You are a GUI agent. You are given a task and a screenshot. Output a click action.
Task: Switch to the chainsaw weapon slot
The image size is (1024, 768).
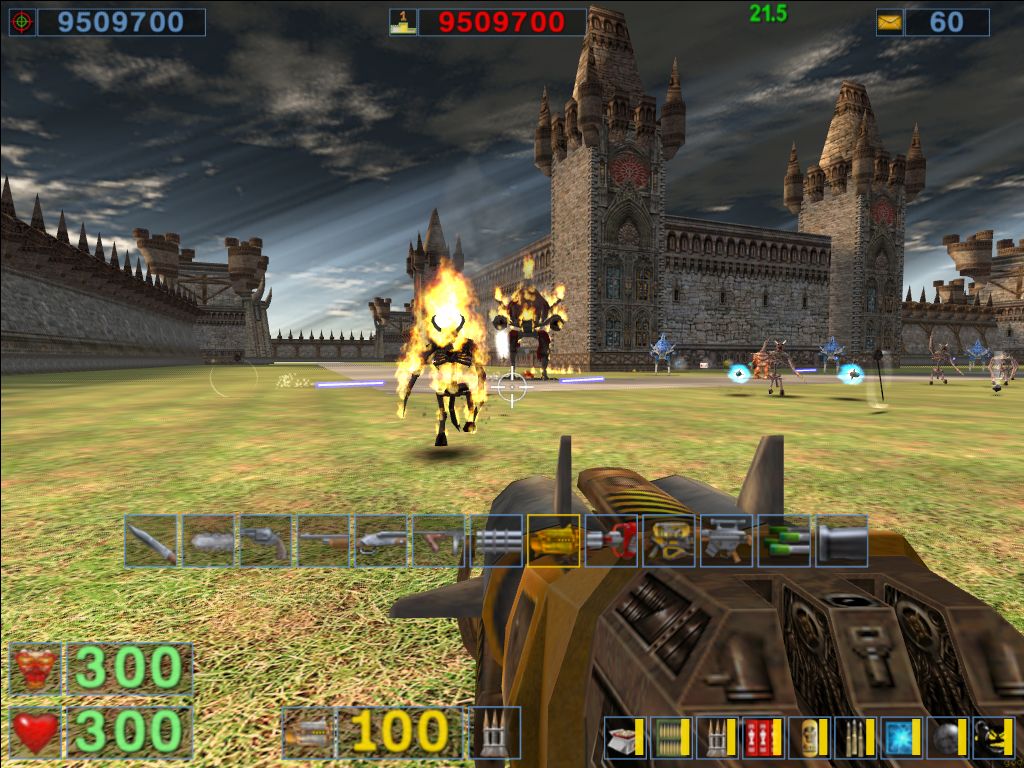209,541
